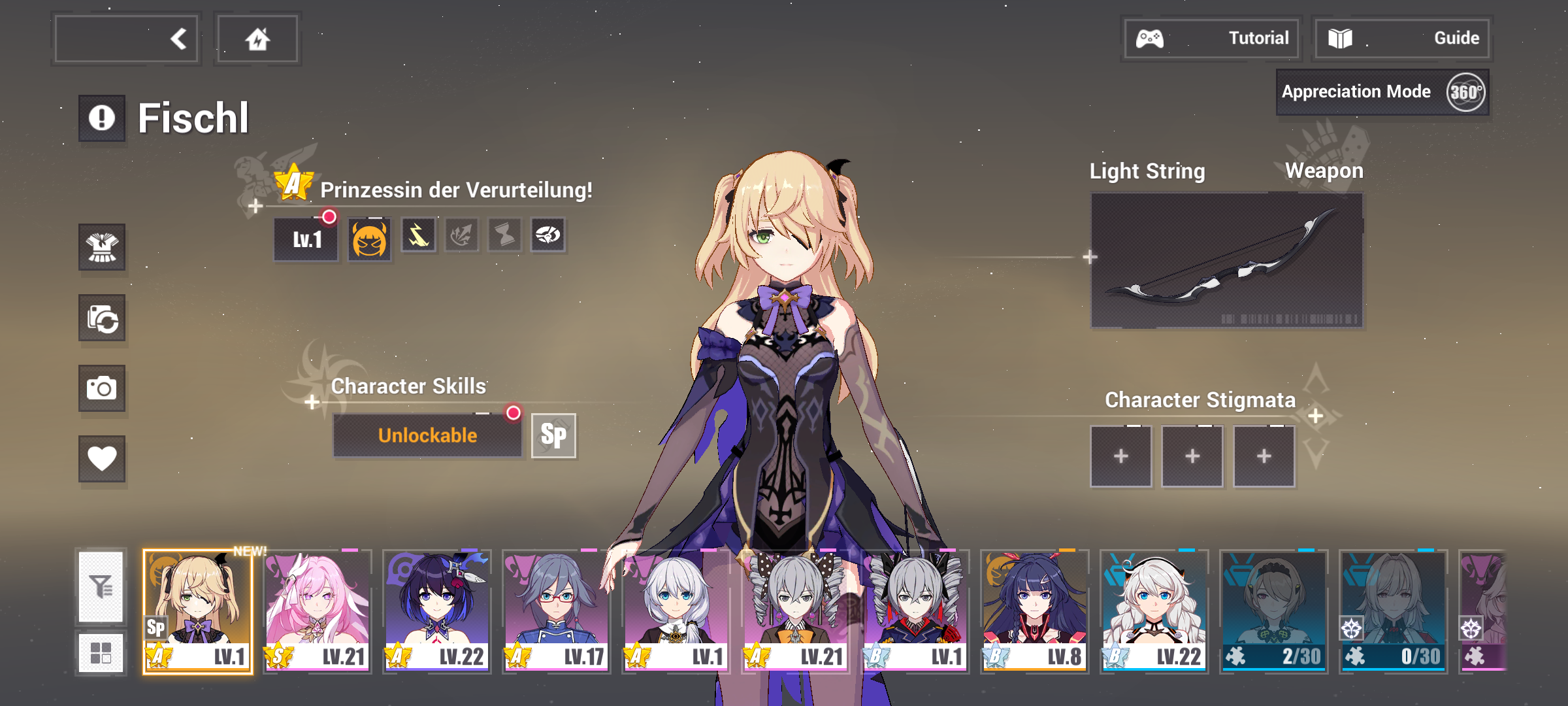The height and width of the screenshot is (706, 1568).
Task: Click the multi-arrow skill type icon
Action: point(462,236)
